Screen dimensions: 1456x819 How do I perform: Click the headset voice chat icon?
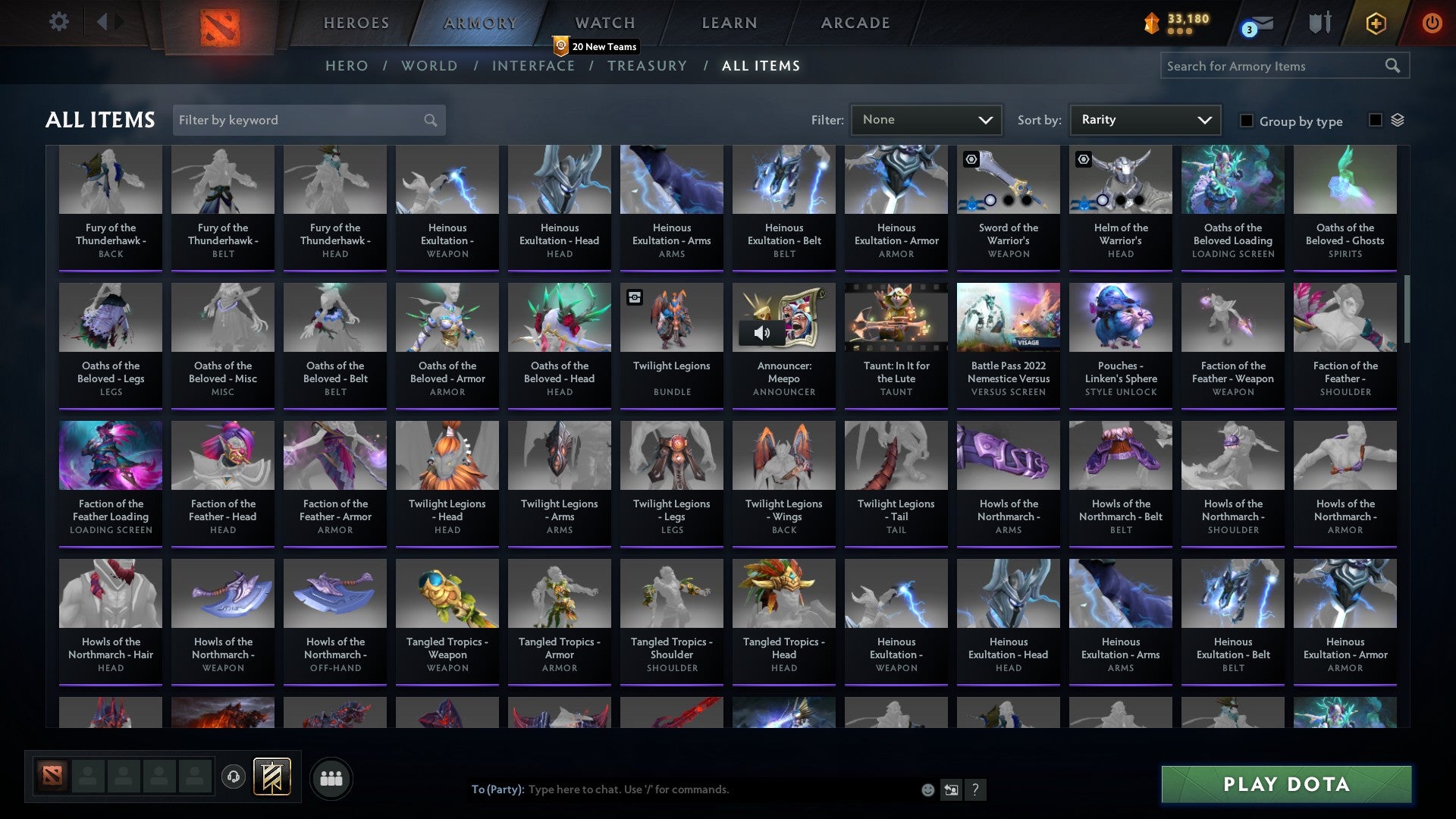[x=234, y=777]
